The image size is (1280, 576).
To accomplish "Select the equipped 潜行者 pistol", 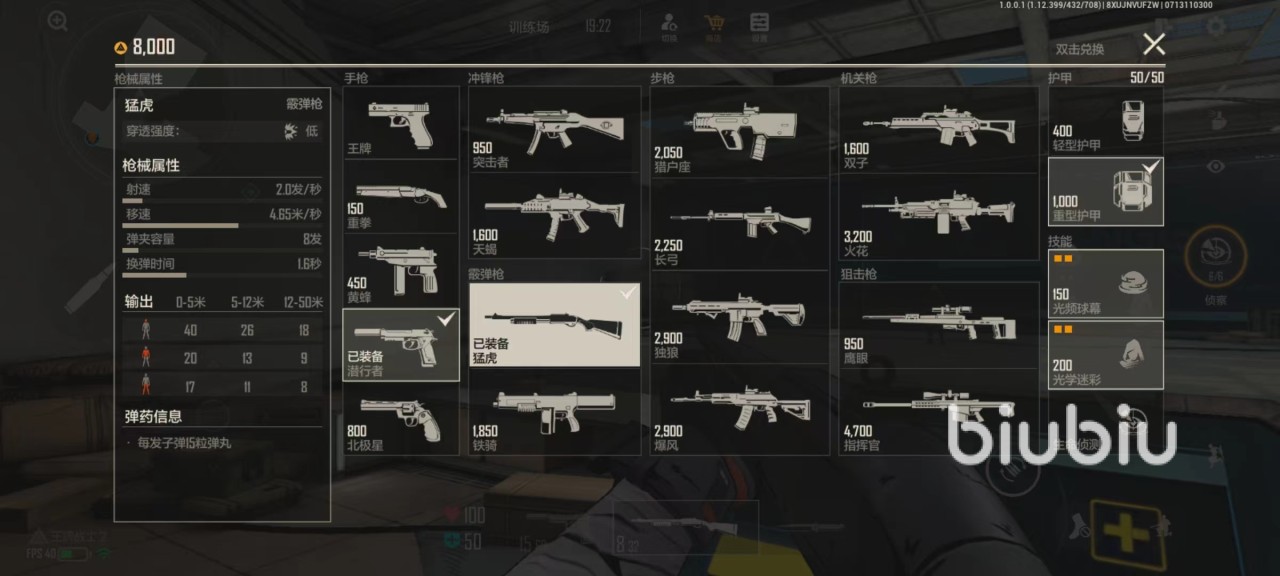I will pyautogui.click(x=401, y=345).
